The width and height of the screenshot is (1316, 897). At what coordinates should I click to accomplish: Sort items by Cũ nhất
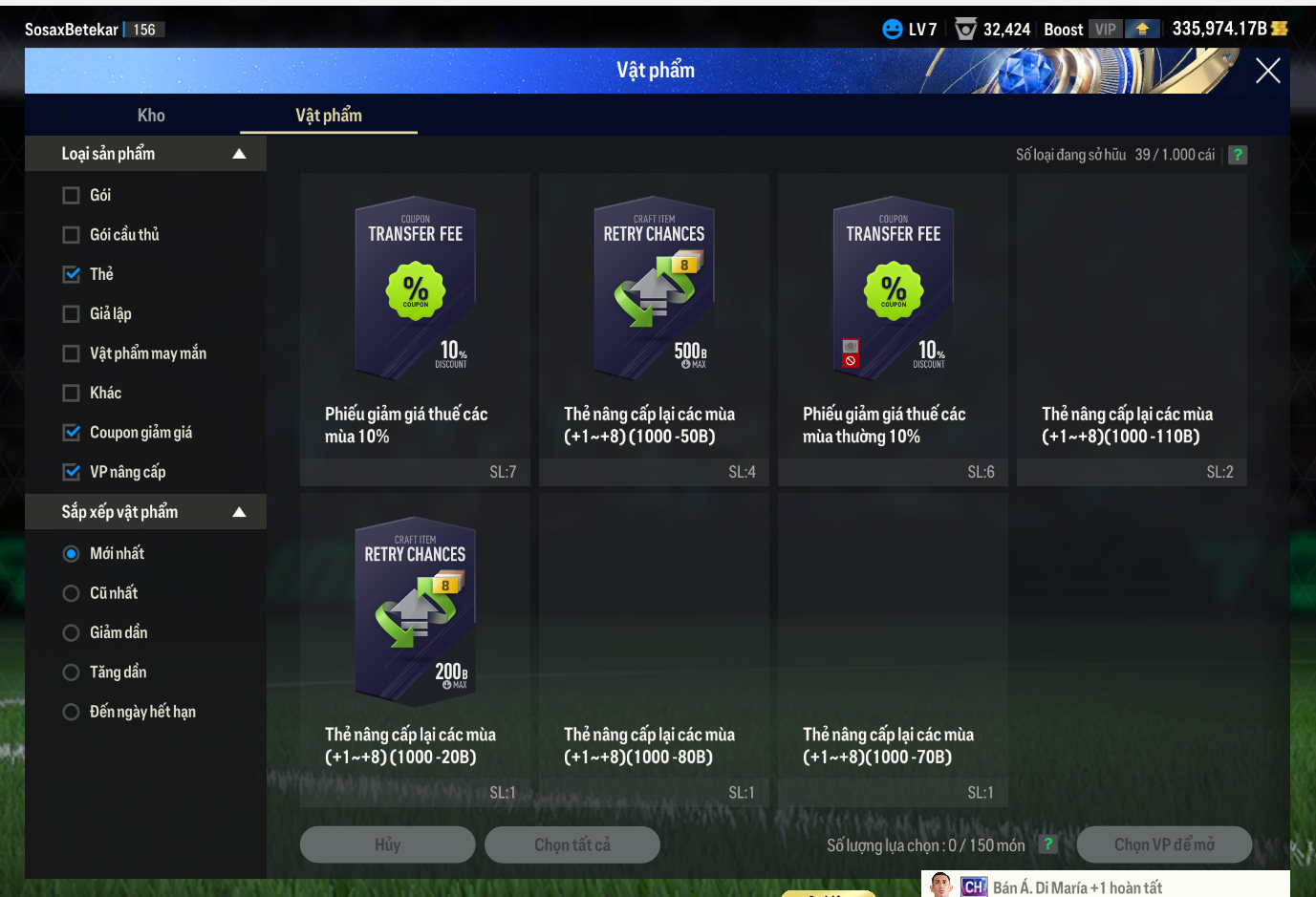[71, 593]
